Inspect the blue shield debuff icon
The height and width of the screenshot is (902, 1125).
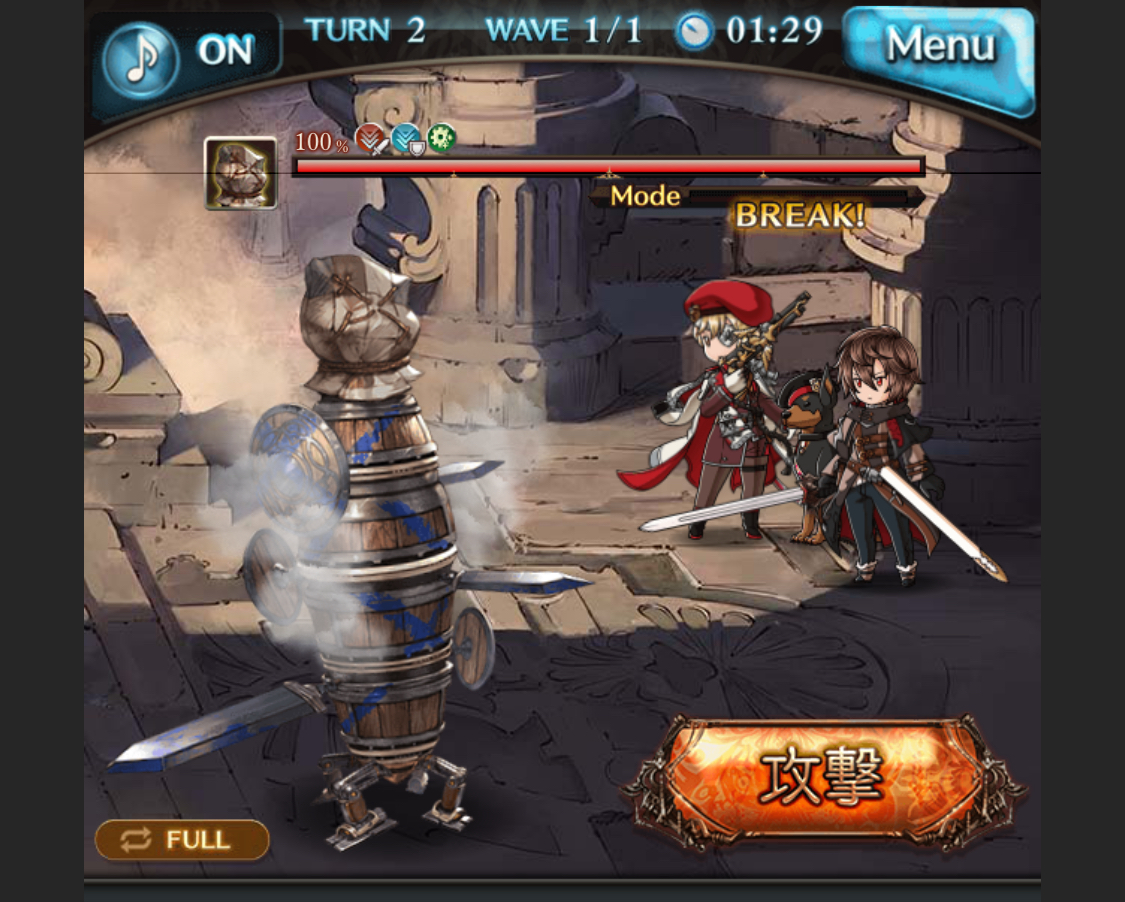406,139
